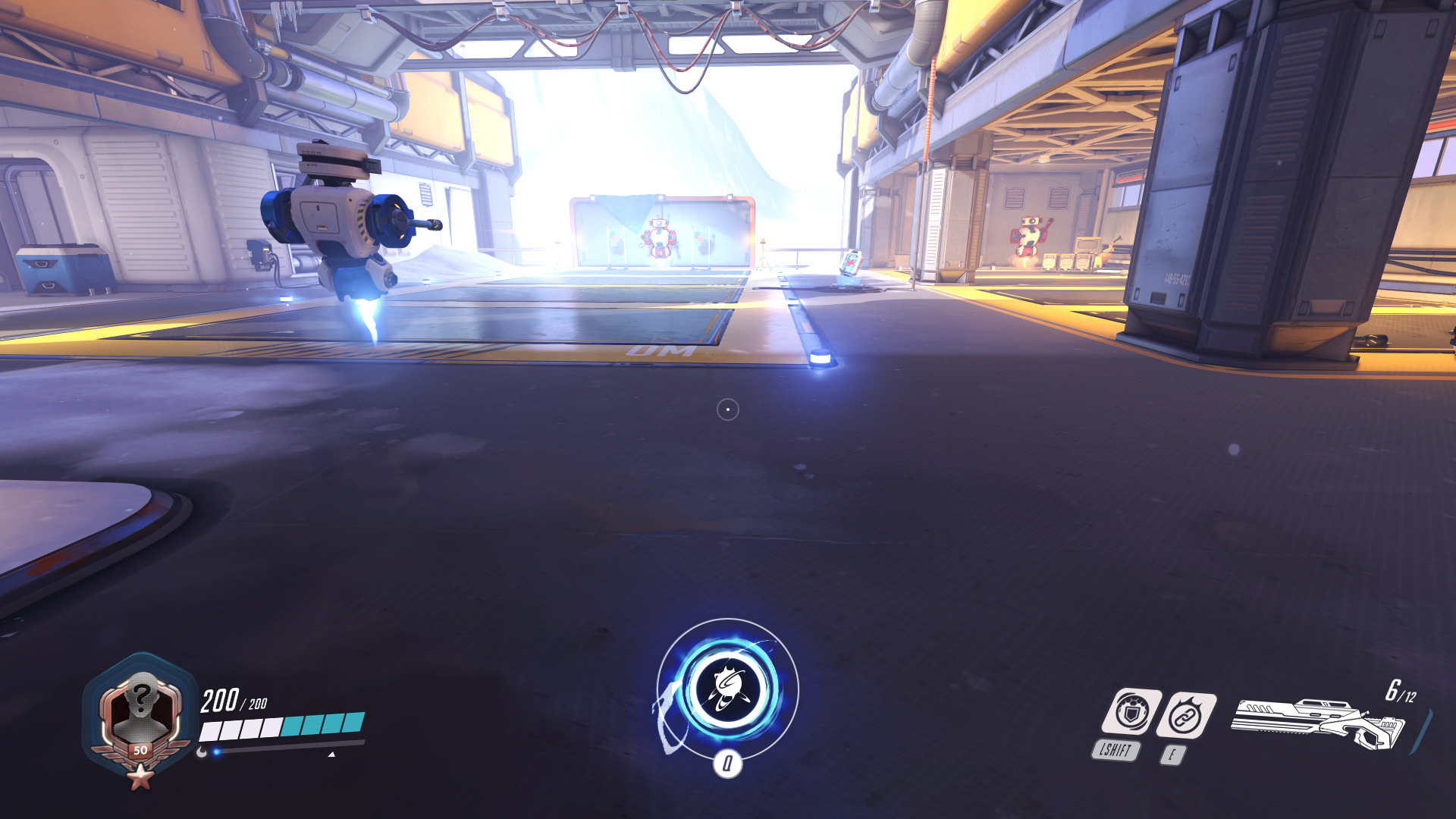Click the Q prompt under the ultimate meter

coord(730,766)
